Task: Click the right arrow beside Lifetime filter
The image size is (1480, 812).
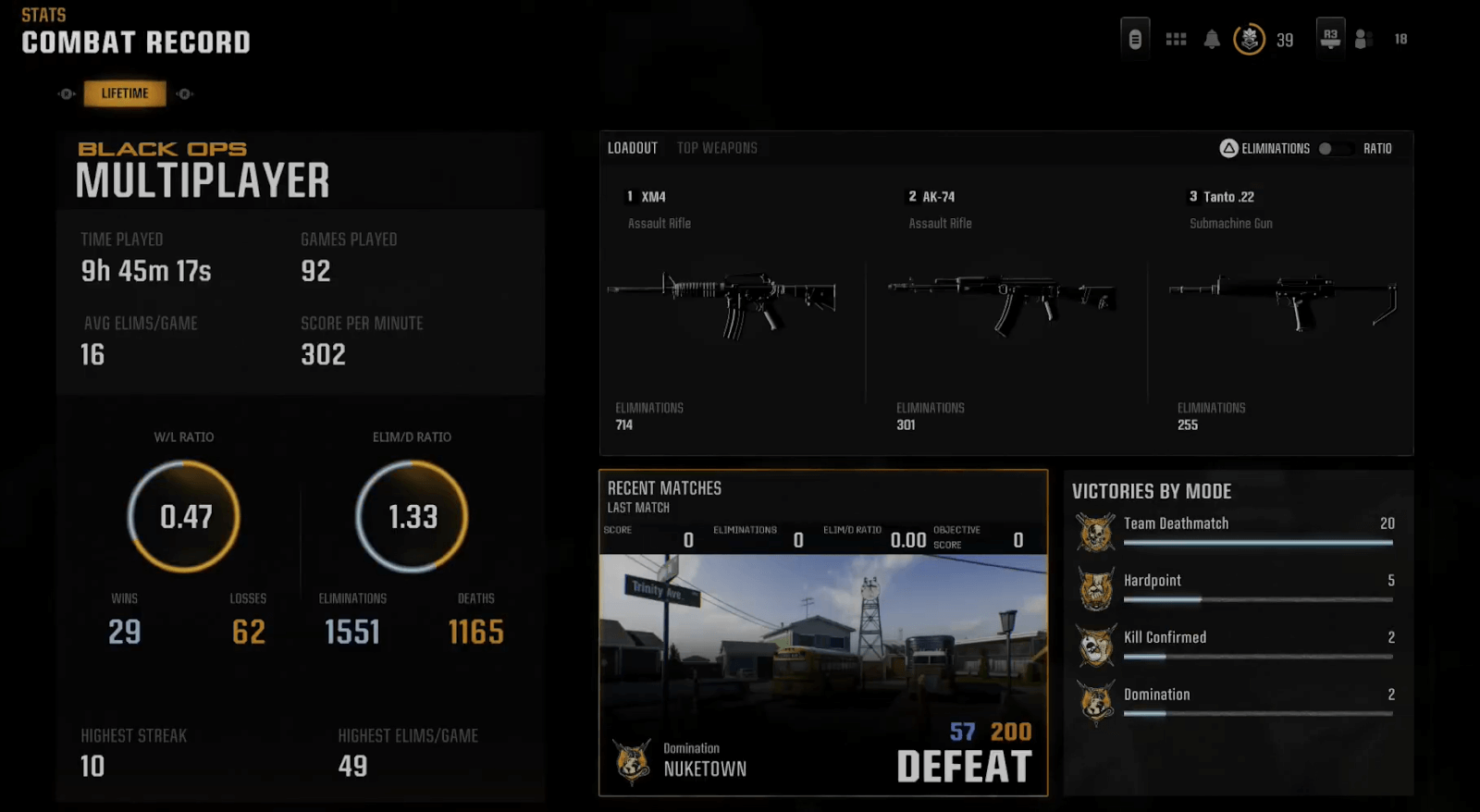Action: click(184, 92)
